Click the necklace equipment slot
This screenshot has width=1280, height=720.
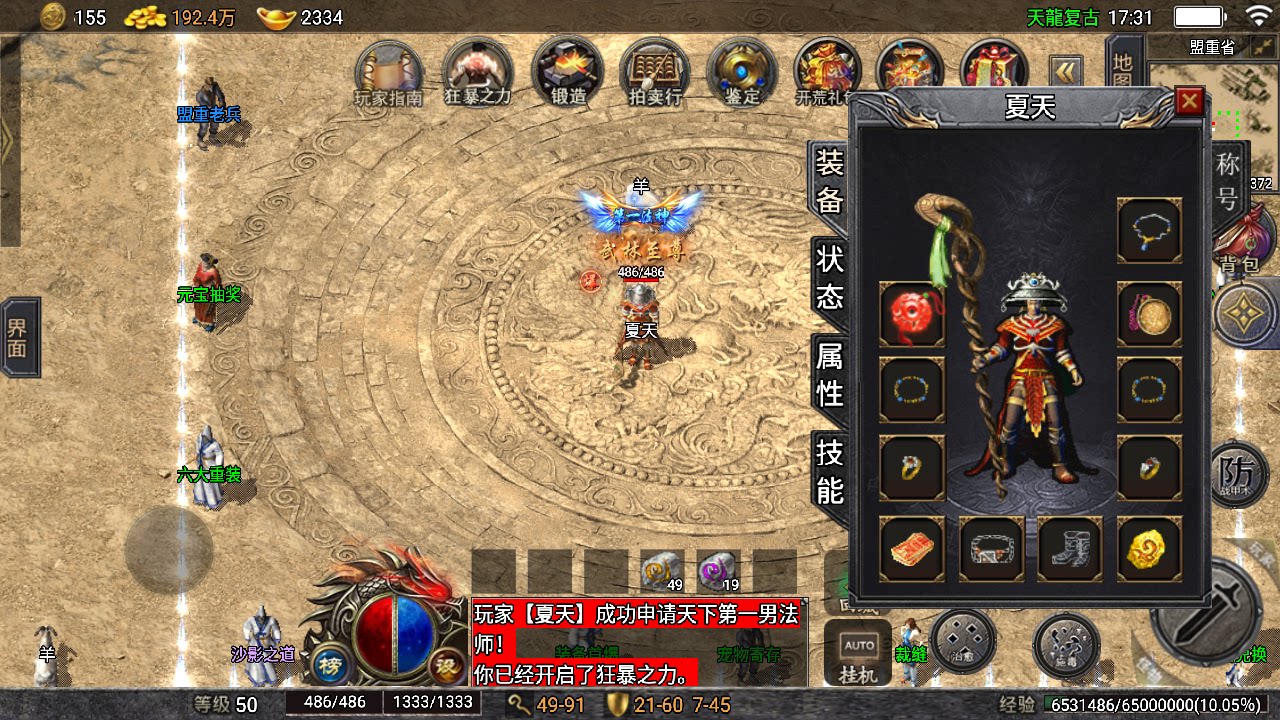(x=1148, y=231)
